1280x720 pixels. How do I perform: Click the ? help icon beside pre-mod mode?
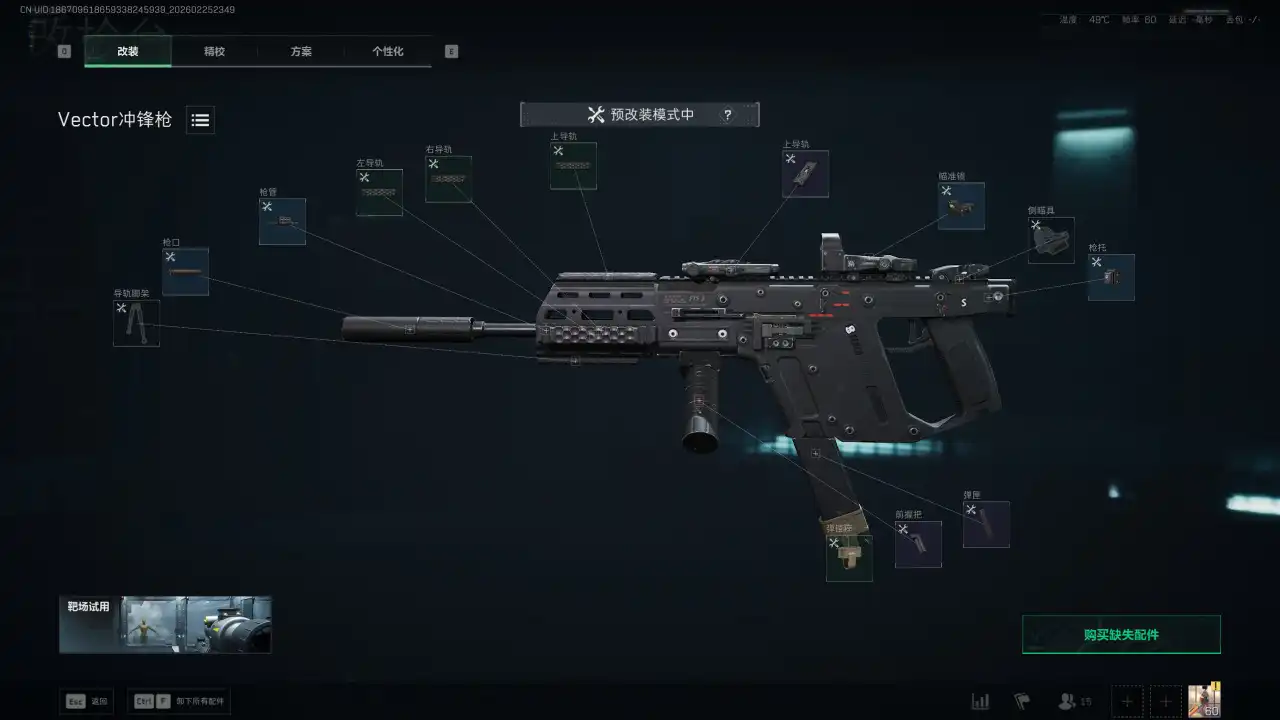(727, 114)
